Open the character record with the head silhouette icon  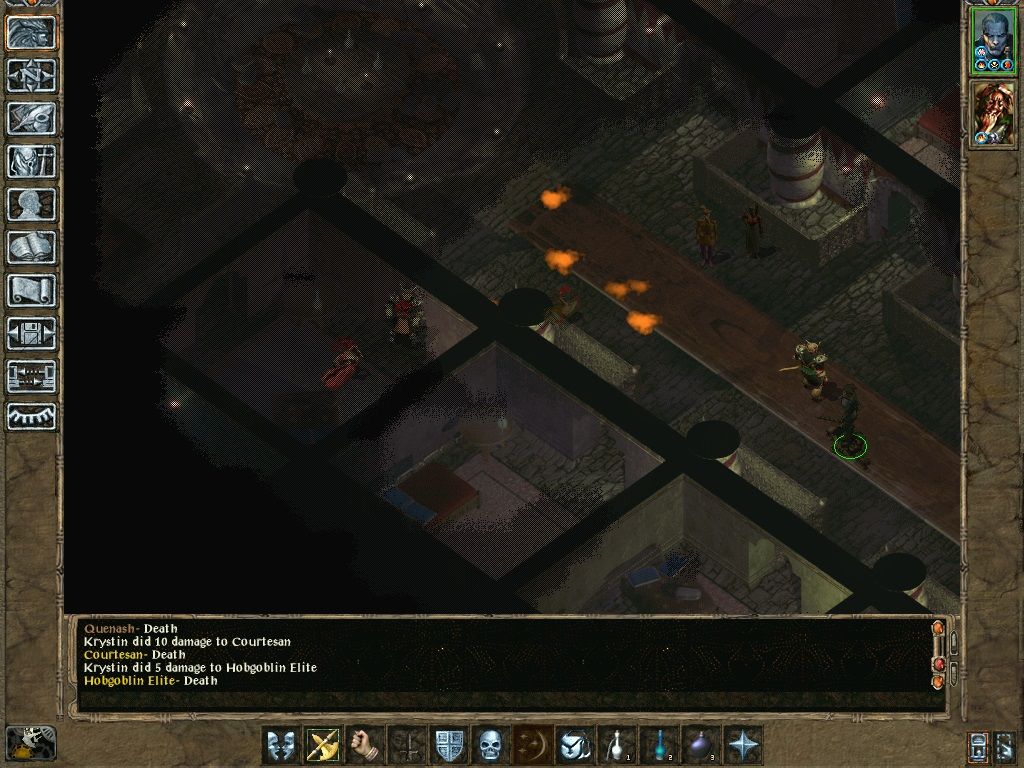pyautogui.click(x=31, y=204)
